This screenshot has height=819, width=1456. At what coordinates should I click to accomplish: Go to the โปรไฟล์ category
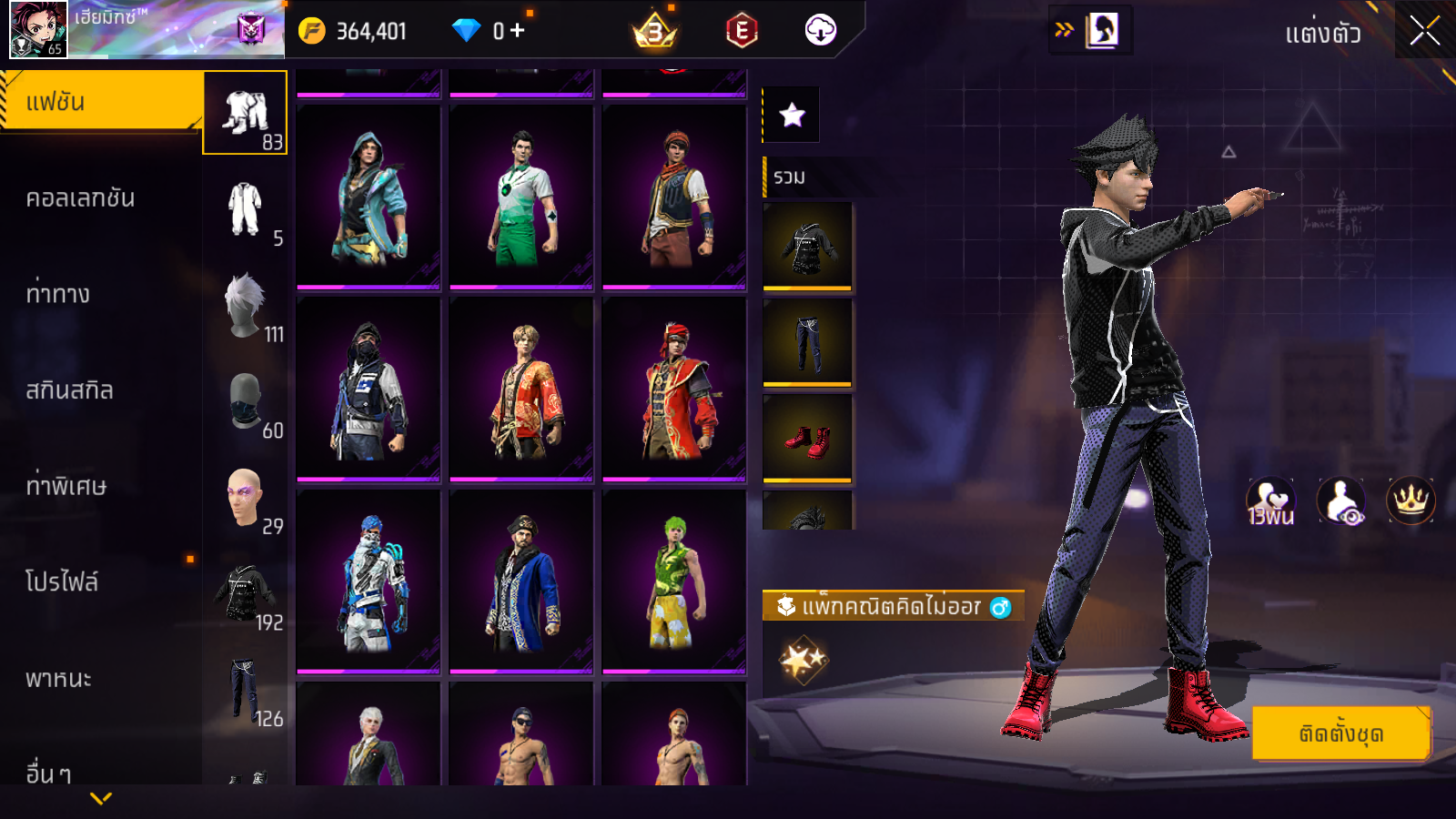tap(62, 581)
